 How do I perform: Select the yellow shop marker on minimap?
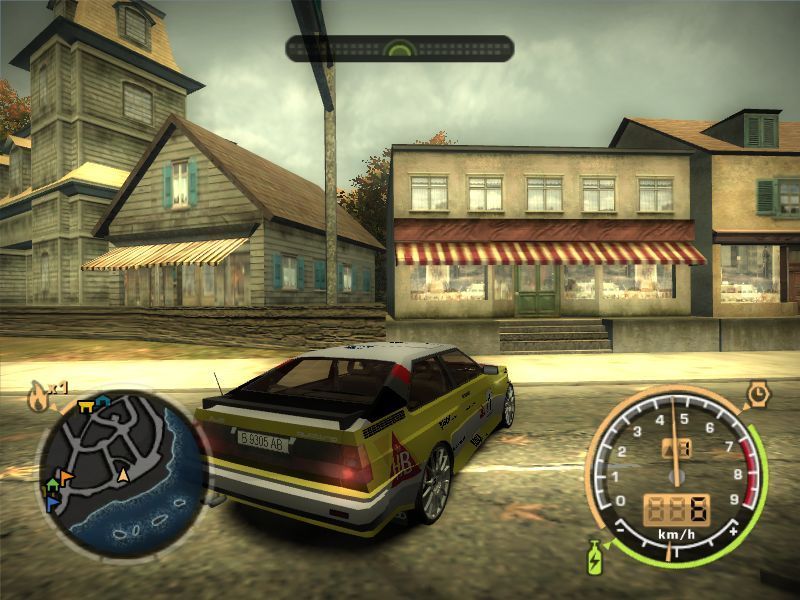(85, 405)
